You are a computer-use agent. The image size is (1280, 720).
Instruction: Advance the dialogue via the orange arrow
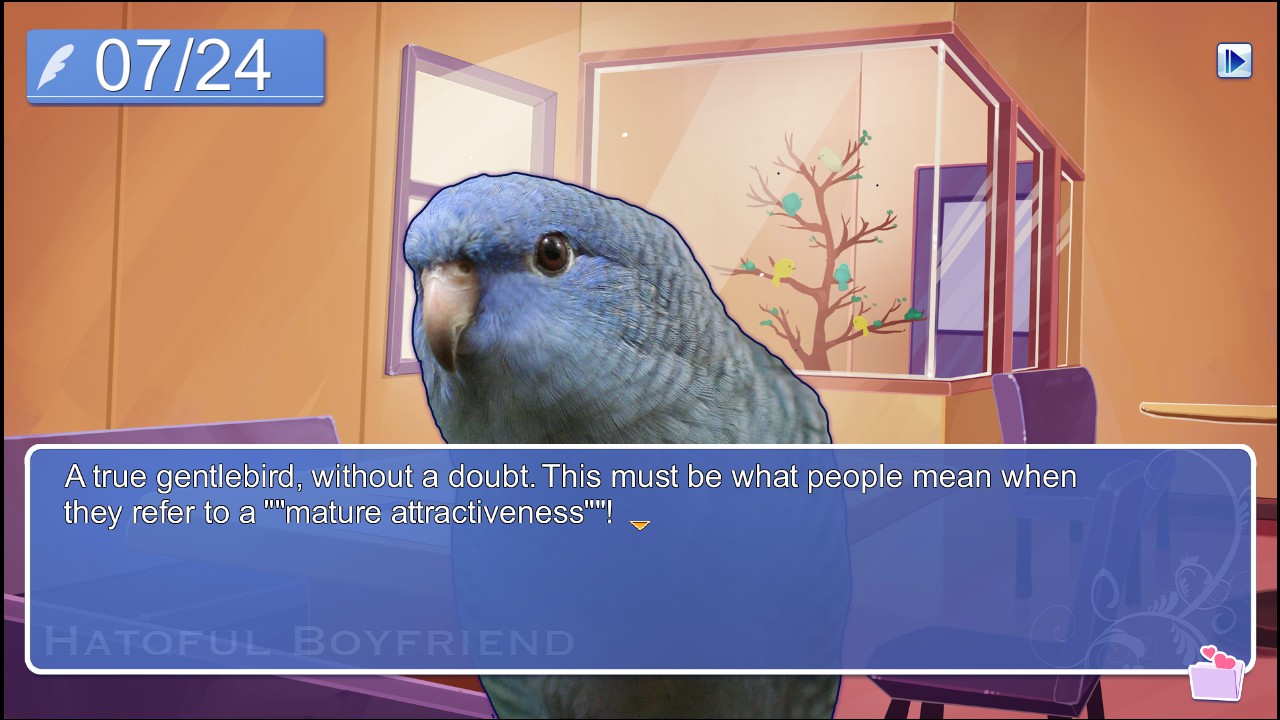tap(640, 525)
